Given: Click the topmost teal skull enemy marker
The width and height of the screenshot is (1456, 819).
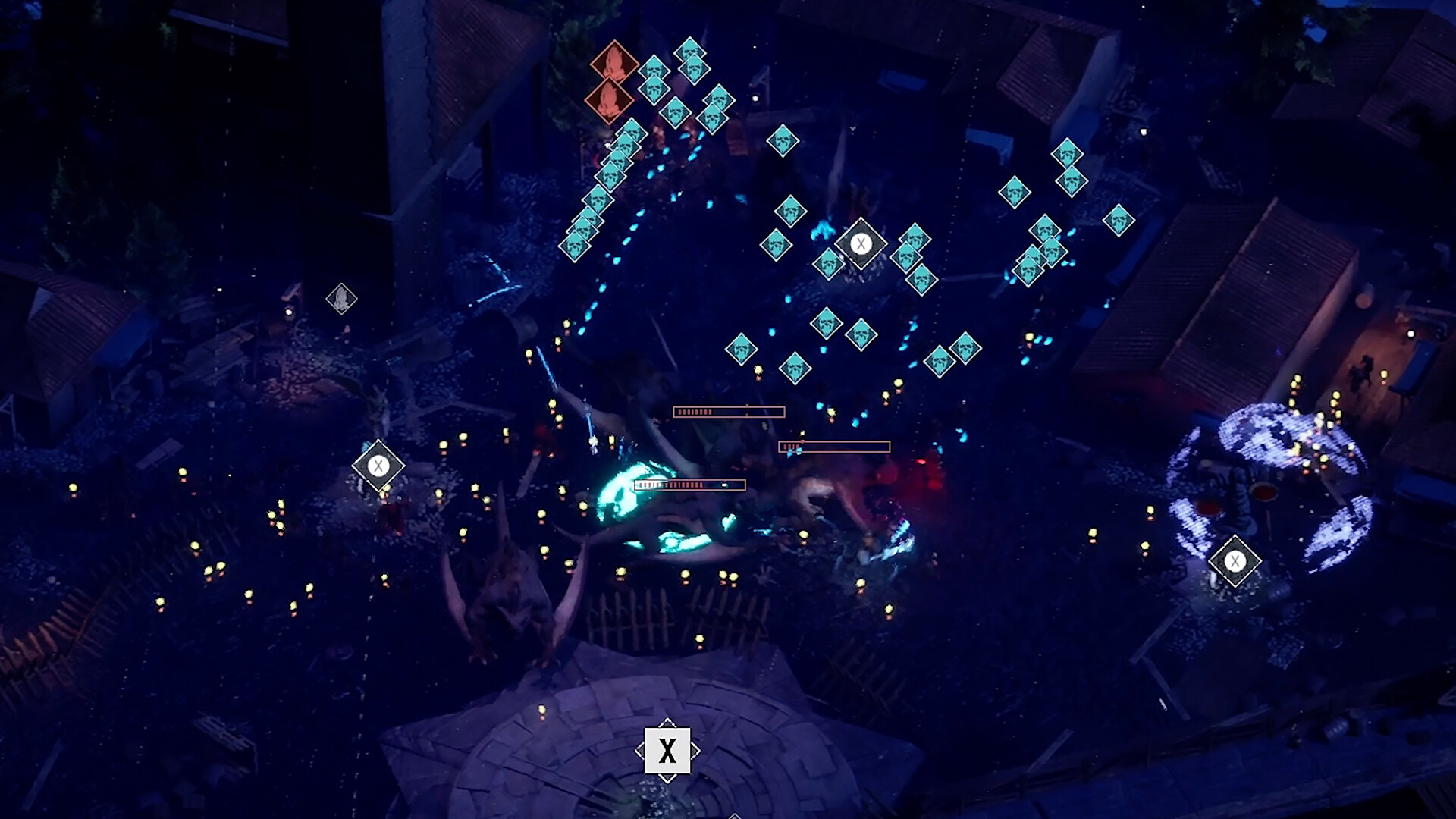Looking at the screenshot, I should click(690, 53).
